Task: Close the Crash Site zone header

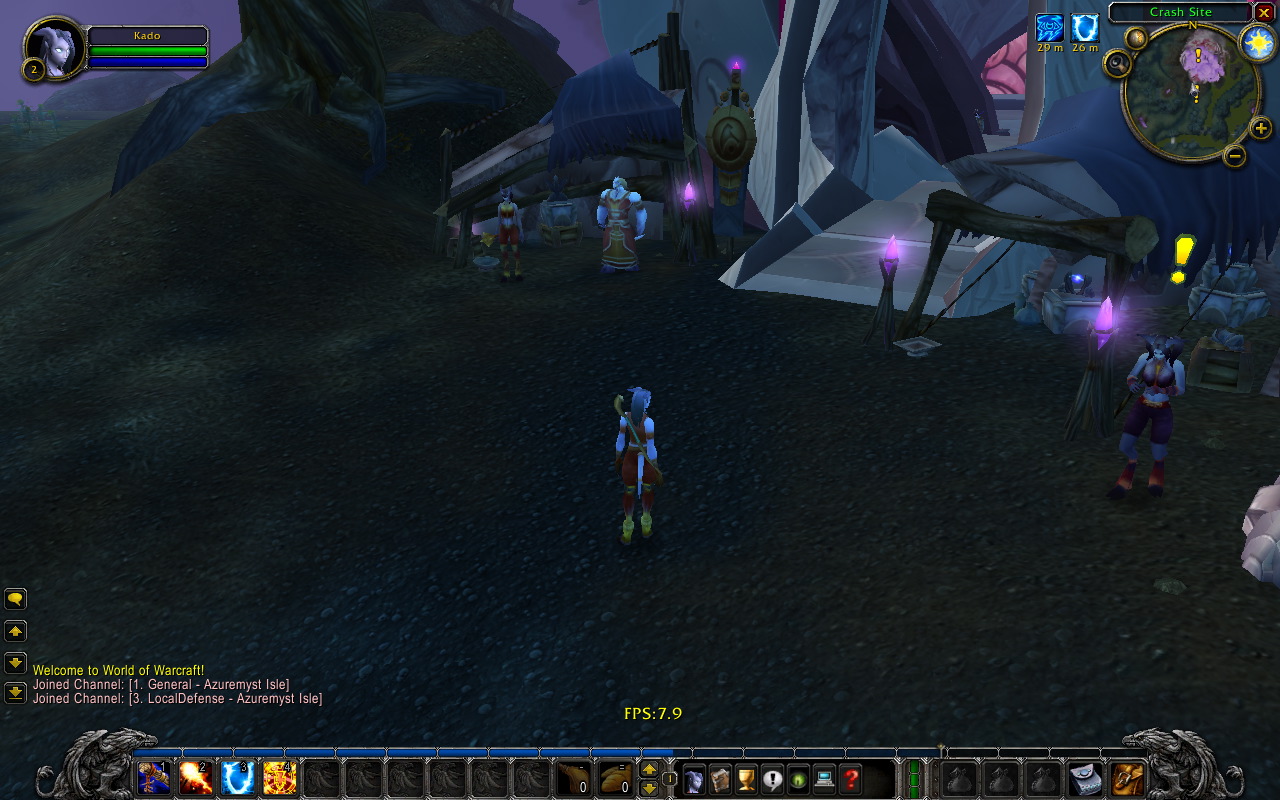Action: (1264, 13)
